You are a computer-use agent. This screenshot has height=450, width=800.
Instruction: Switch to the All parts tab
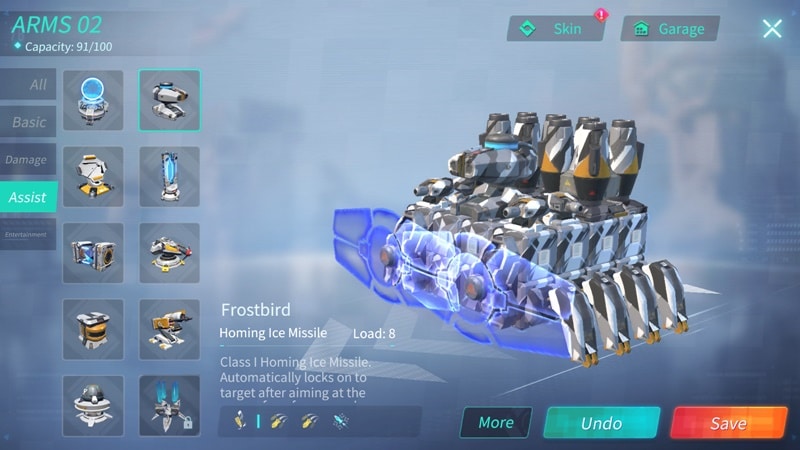pyautogui.click(x=28, y=85)
